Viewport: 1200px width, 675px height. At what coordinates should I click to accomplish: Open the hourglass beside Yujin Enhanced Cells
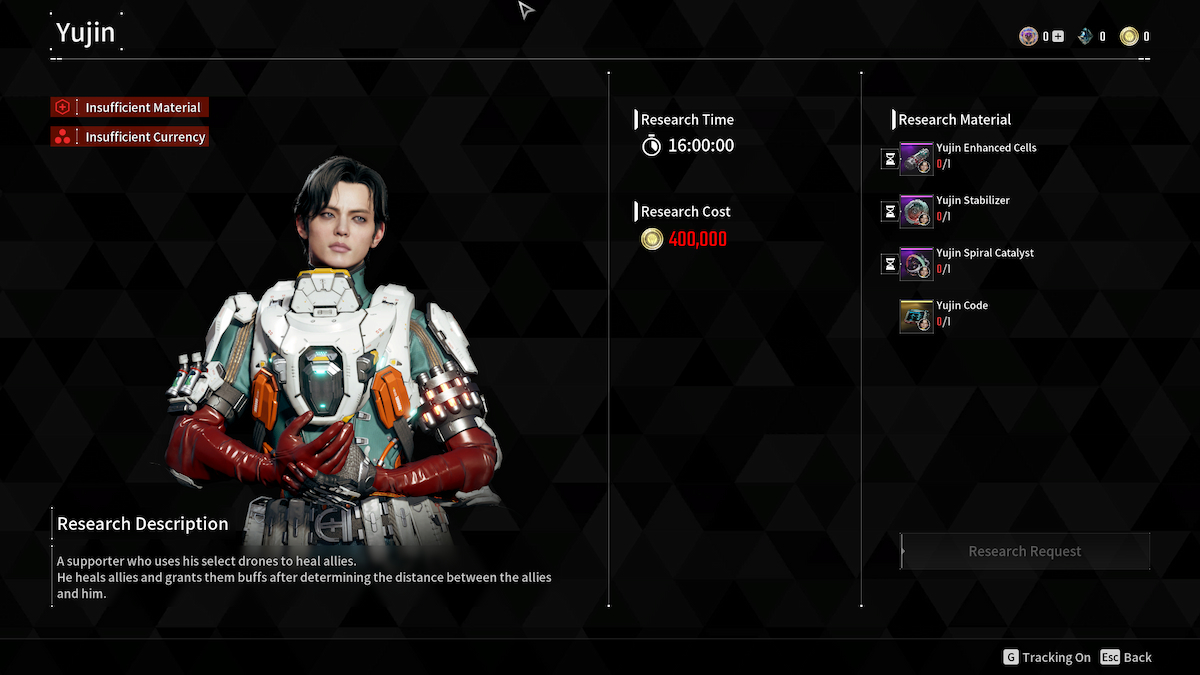[x=889, y=159]
